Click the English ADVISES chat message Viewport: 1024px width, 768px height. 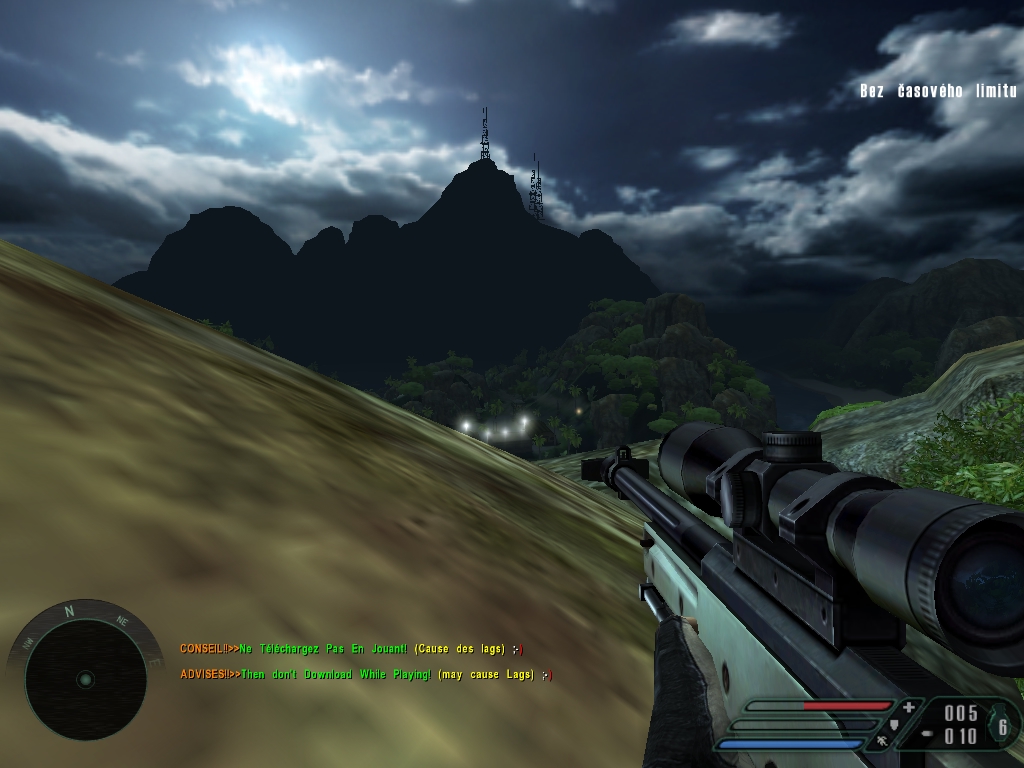(365, 675)
